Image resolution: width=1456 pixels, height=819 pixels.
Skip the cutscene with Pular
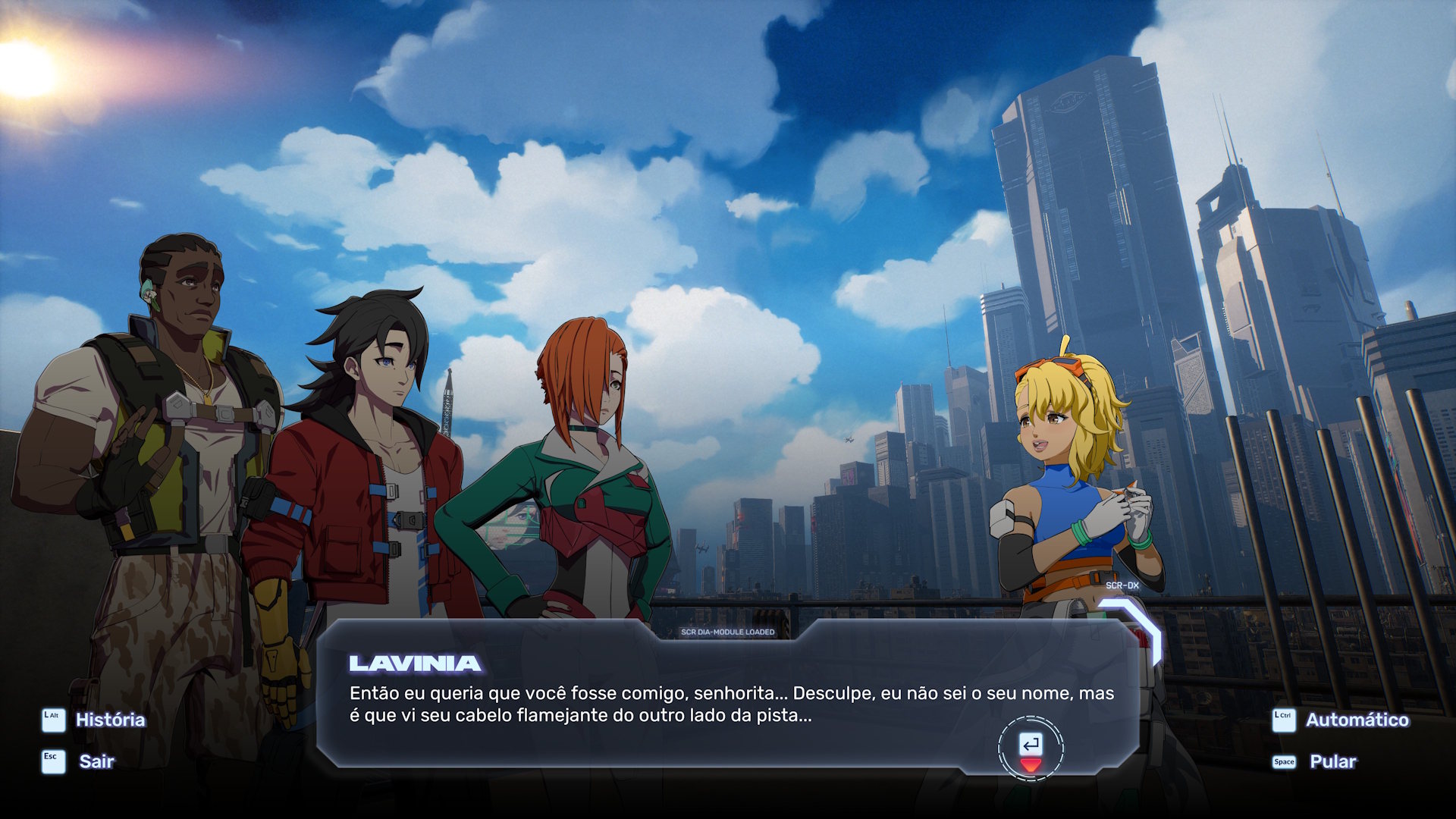click(x=1332, y=761)
